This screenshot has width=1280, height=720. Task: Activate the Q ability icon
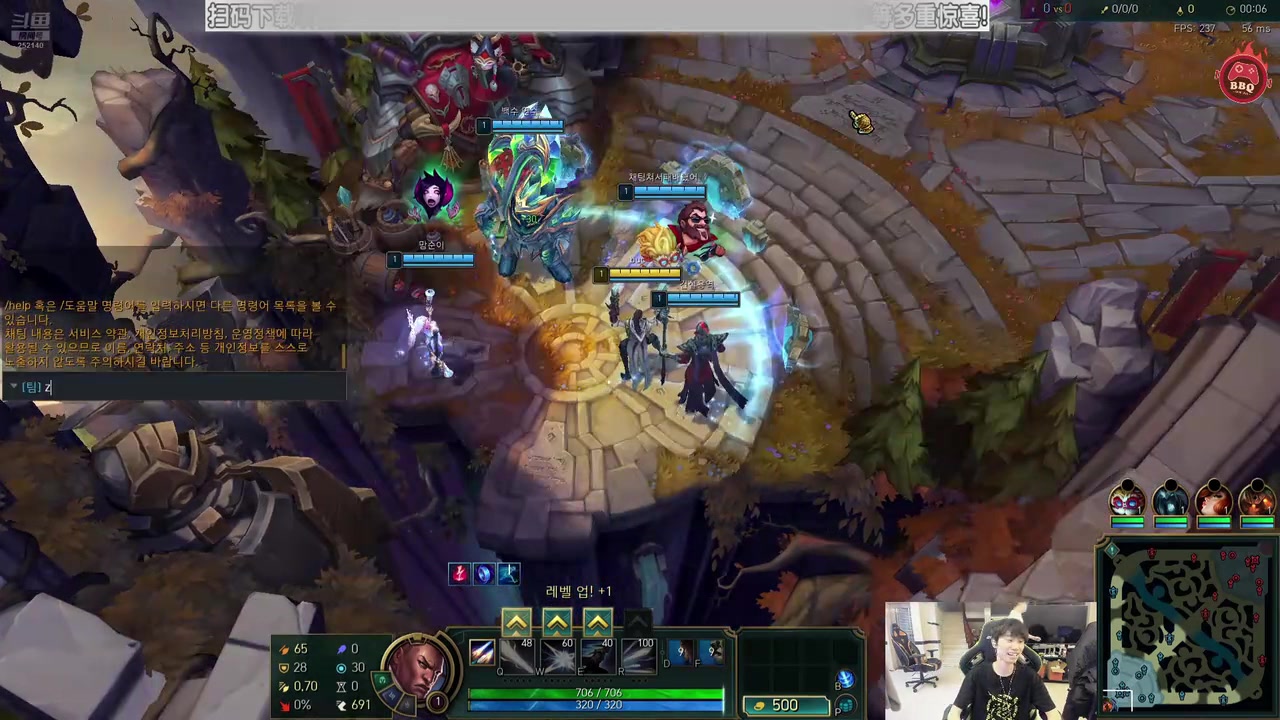coord(517,656)
